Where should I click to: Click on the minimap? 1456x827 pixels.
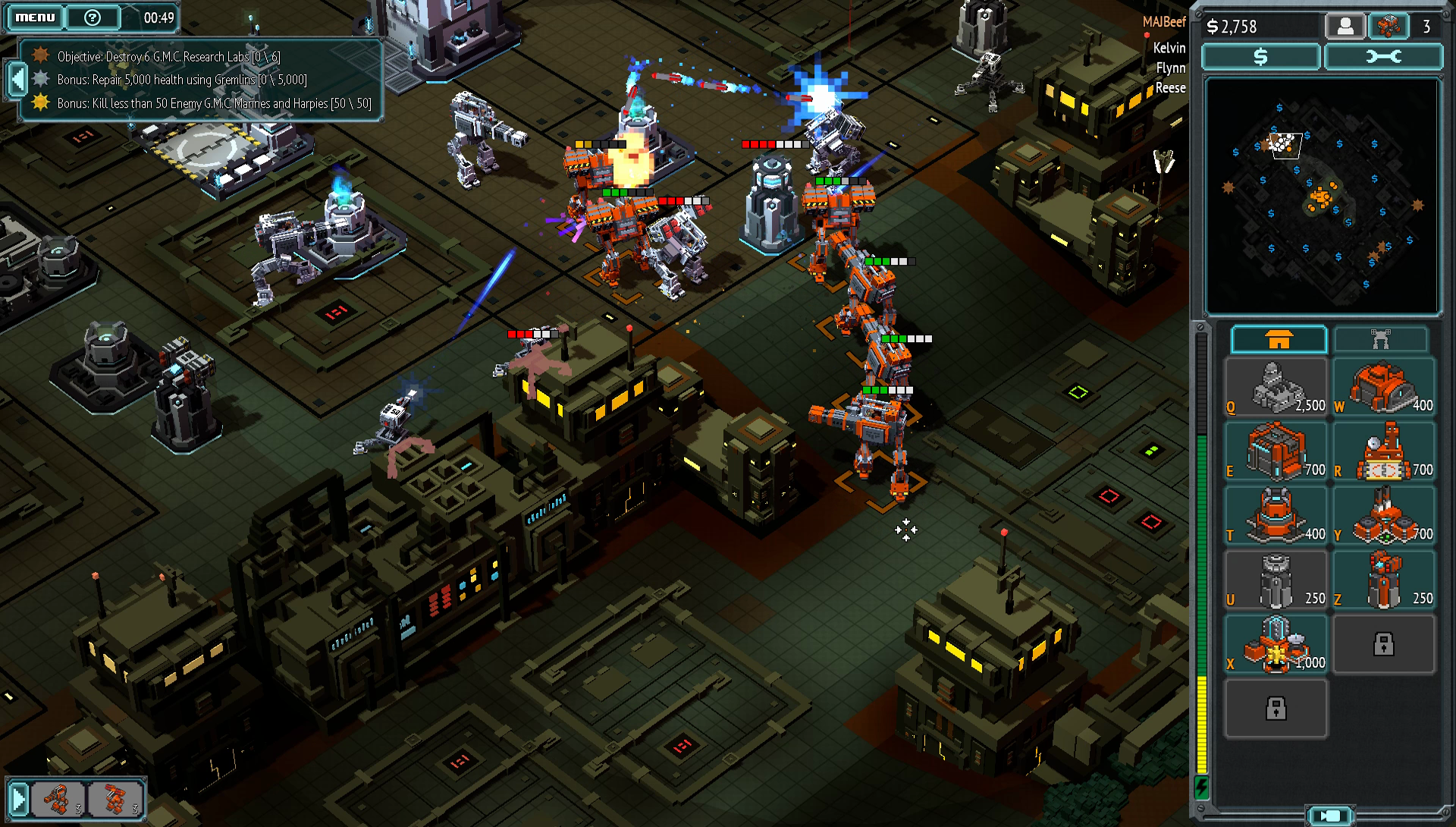[1321, 196]
